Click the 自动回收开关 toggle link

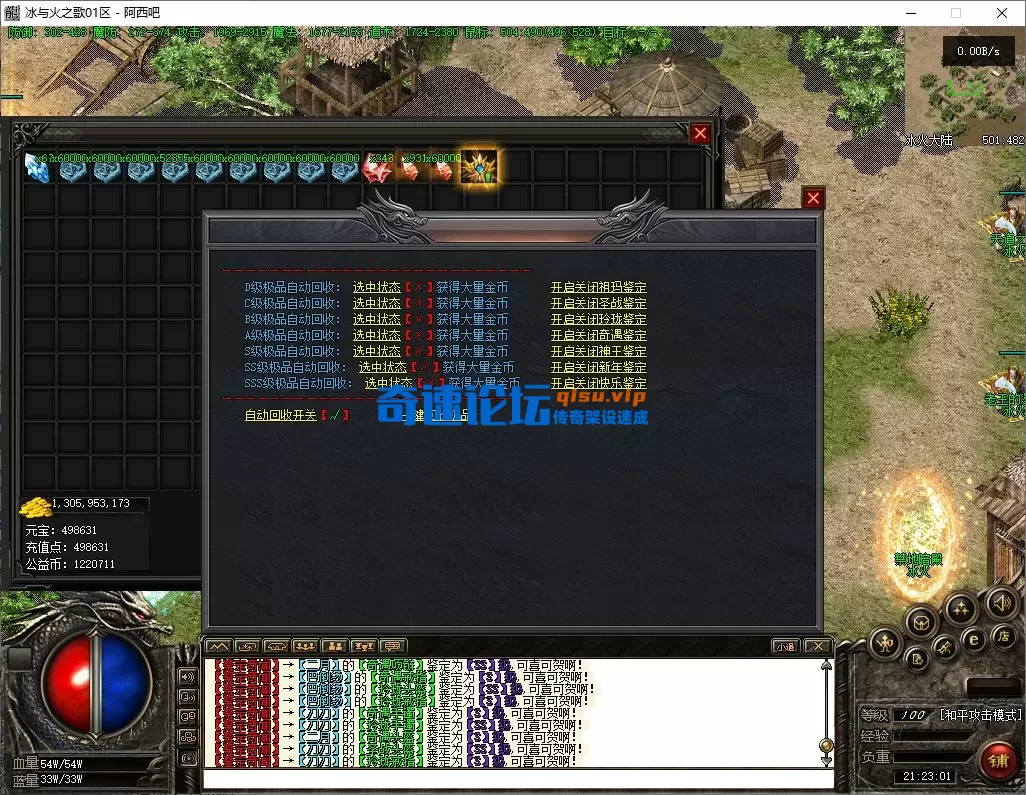280,415
